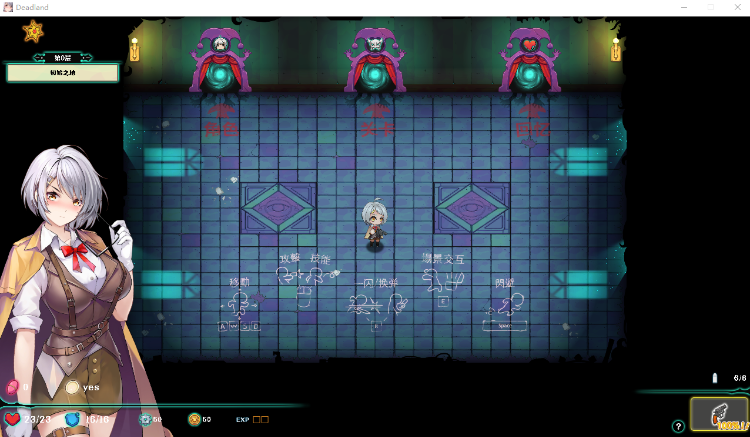Open the floor name banner panel
This screenshot has width=750, height=437.
pyautogui.click(x=62, y=72)
